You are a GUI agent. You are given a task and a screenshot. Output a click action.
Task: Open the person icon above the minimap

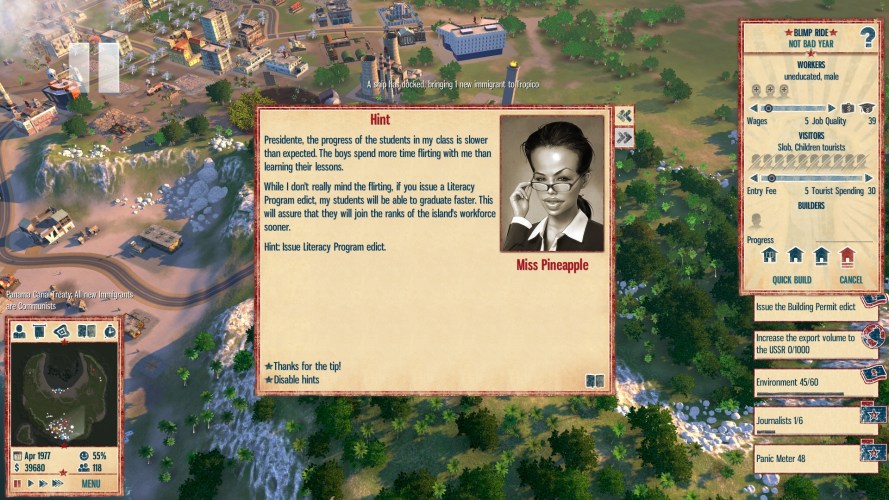coord(19,331)
